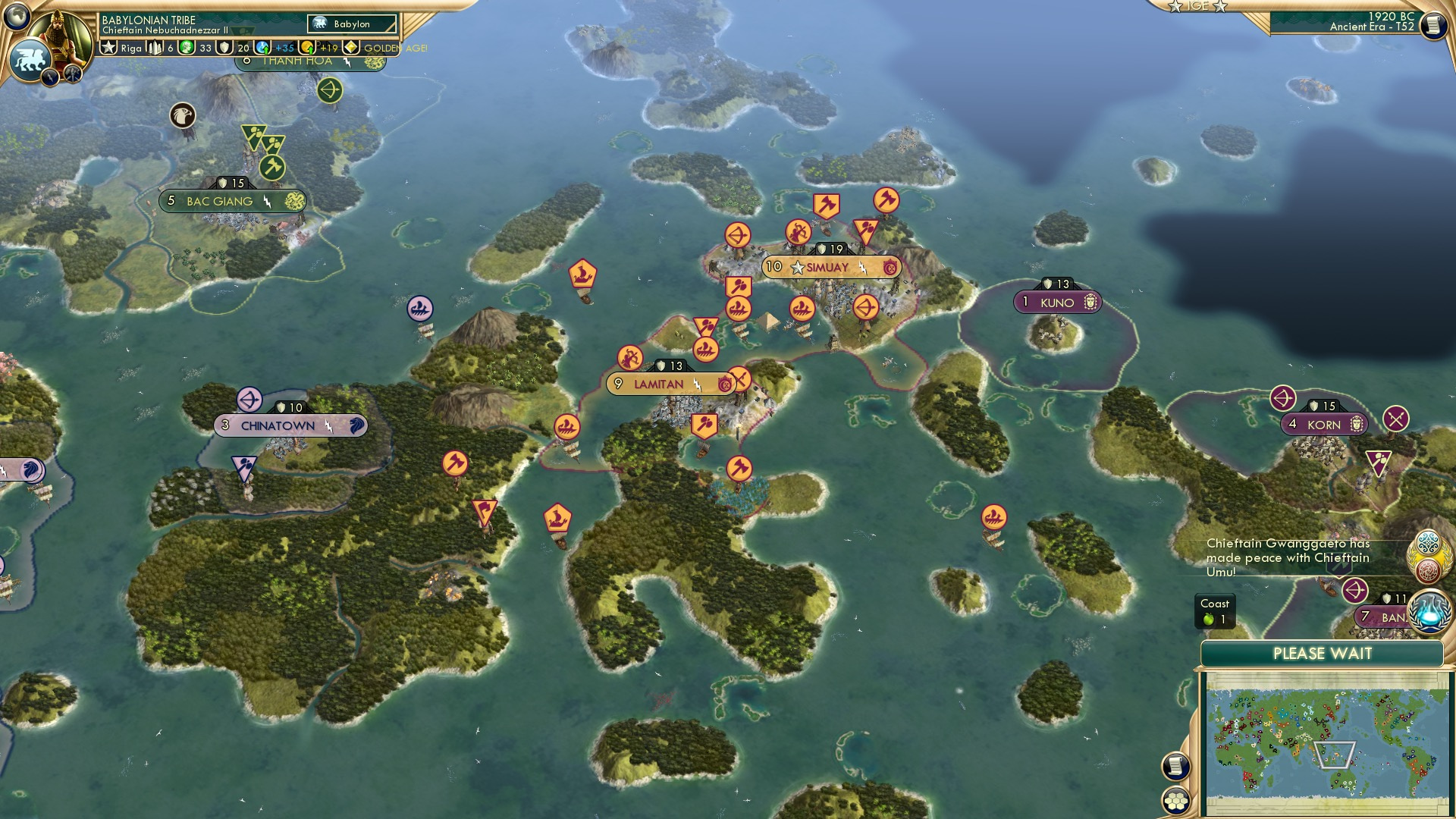This screenshot has height=819, width=1456.
Task: Click the city tower icon next to Riga
Action: click(x=155, y=47)
